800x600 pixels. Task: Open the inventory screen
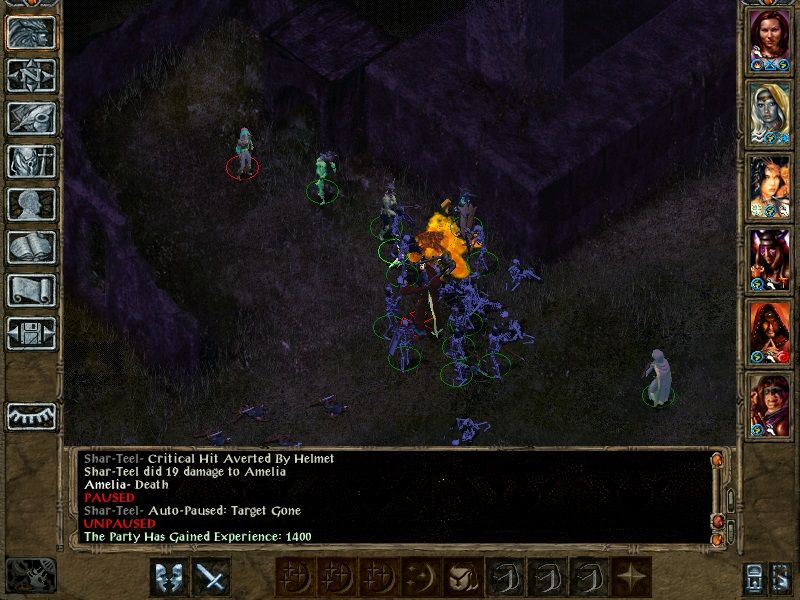[31, 161]
